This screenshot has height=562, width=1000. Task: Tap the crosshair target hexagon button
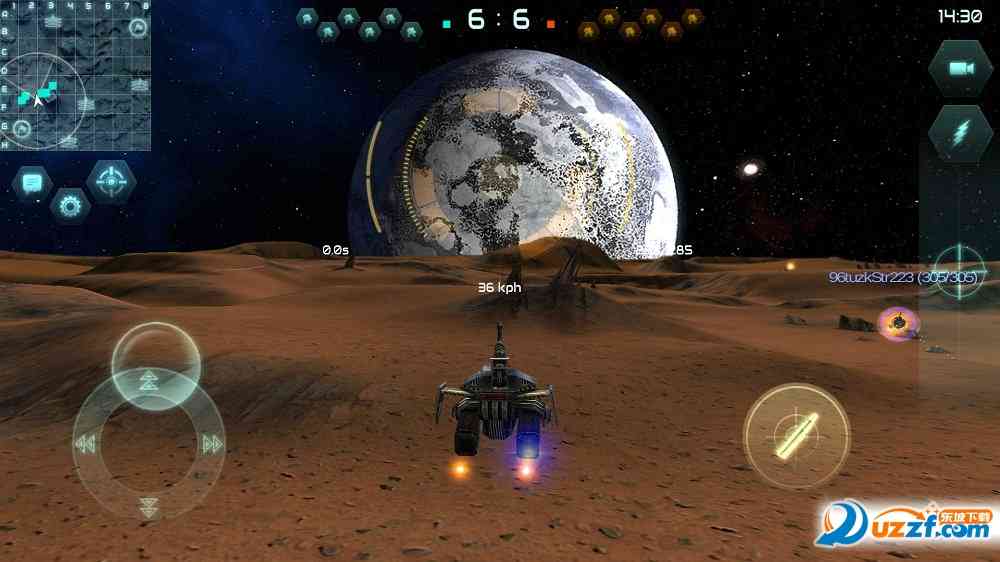110,181
